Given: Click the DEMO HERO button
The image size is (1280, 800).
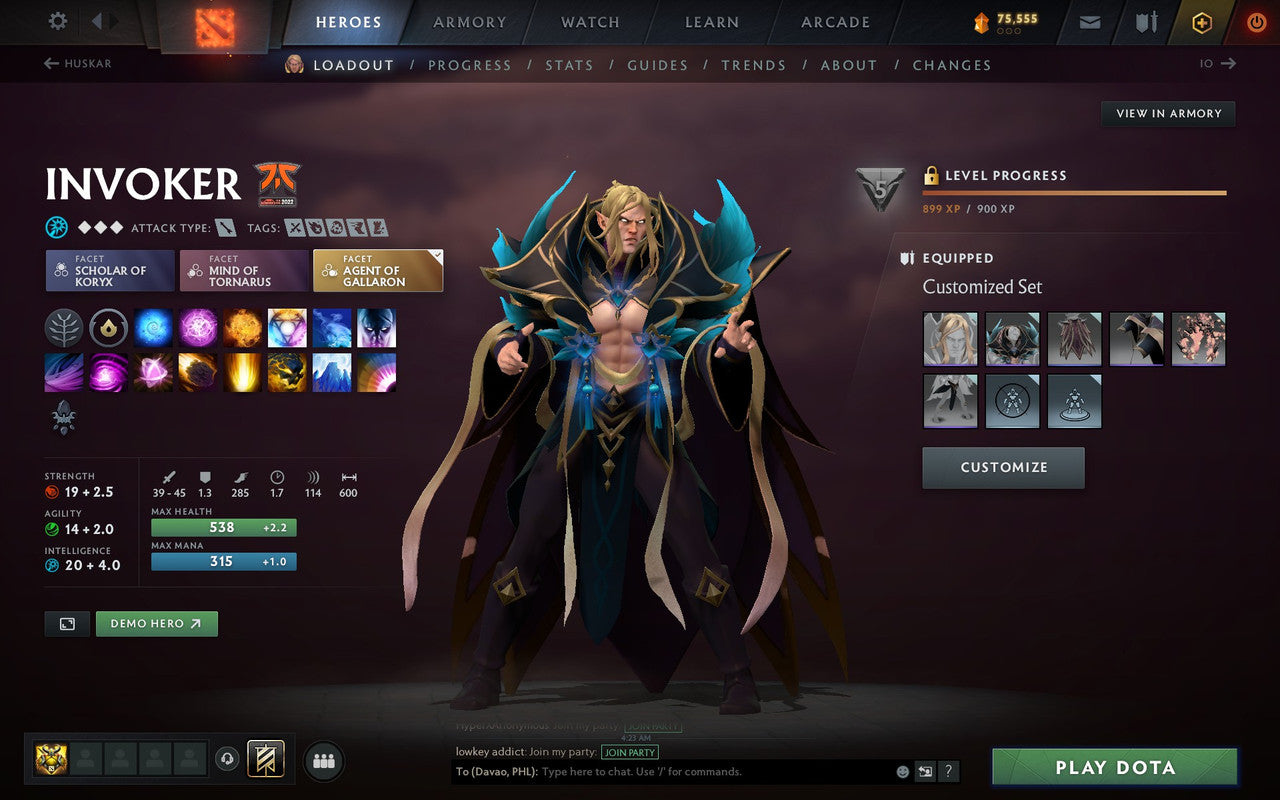Looking at the screenshot, I should [x=156, y=623].
